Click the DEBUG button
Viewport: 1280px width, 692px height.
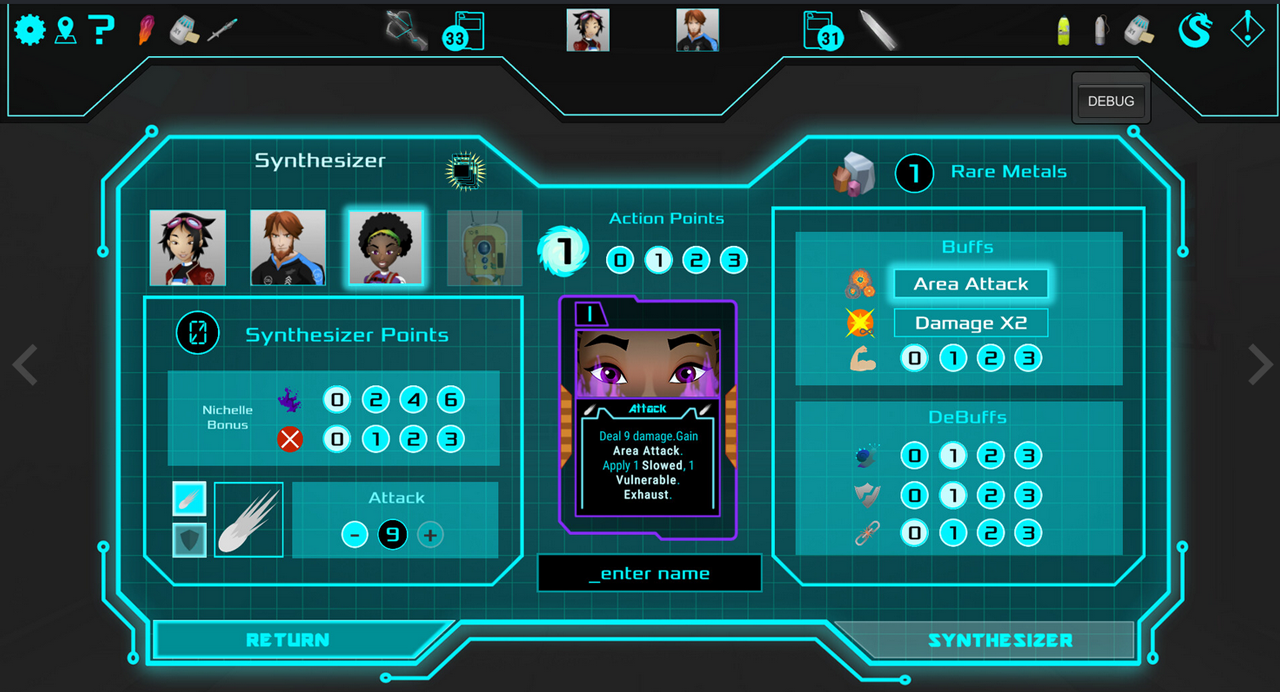click(1111, 101)
